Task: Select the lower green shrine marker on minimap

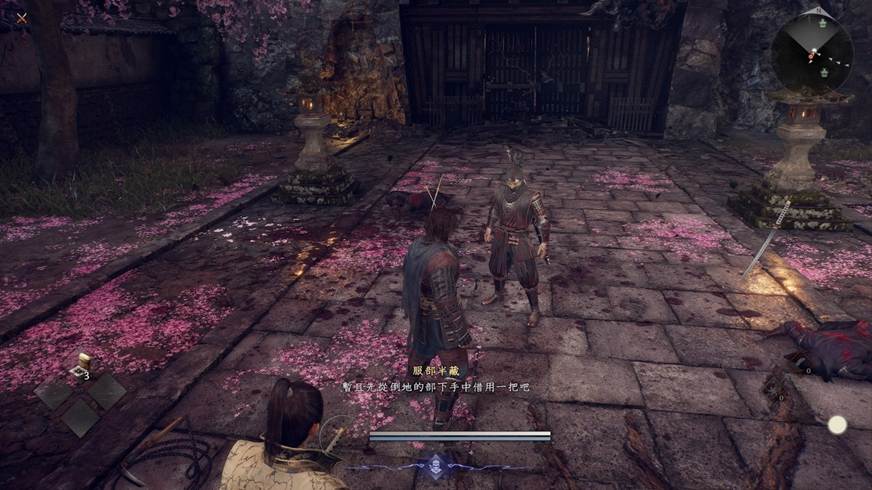Action: click(822, 72)
